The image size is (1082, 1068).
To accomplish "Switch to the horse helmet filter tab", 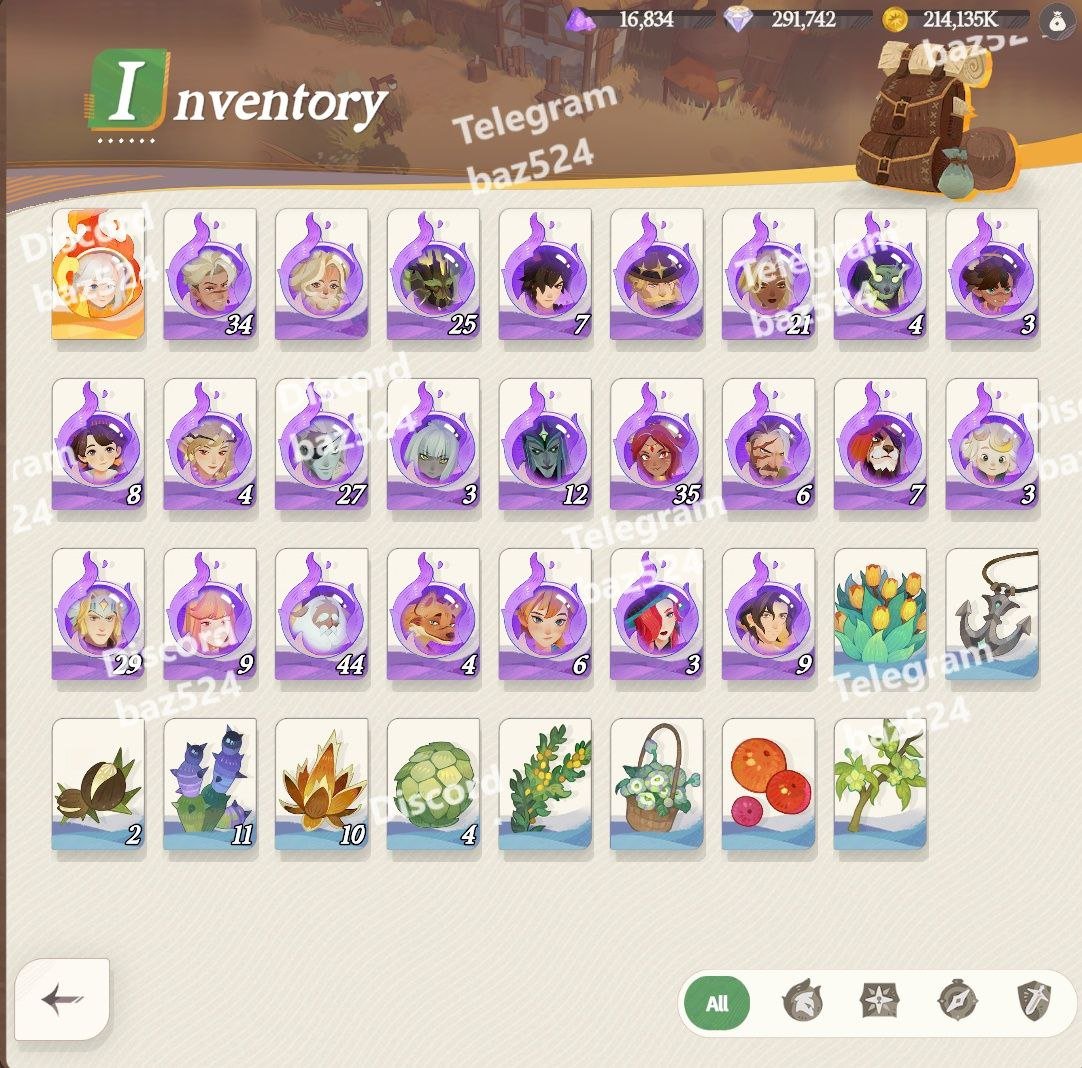I will [x=800, y=1001].
